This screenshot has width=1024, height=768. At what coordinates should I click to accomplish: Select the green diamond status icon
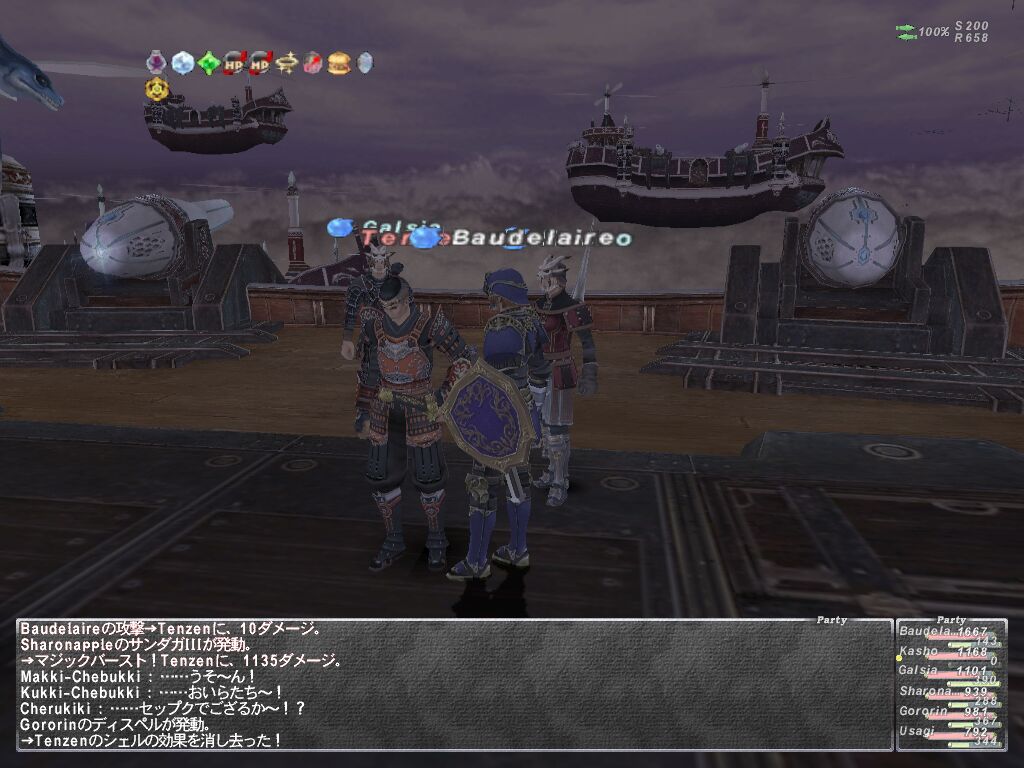coord(208,63)
